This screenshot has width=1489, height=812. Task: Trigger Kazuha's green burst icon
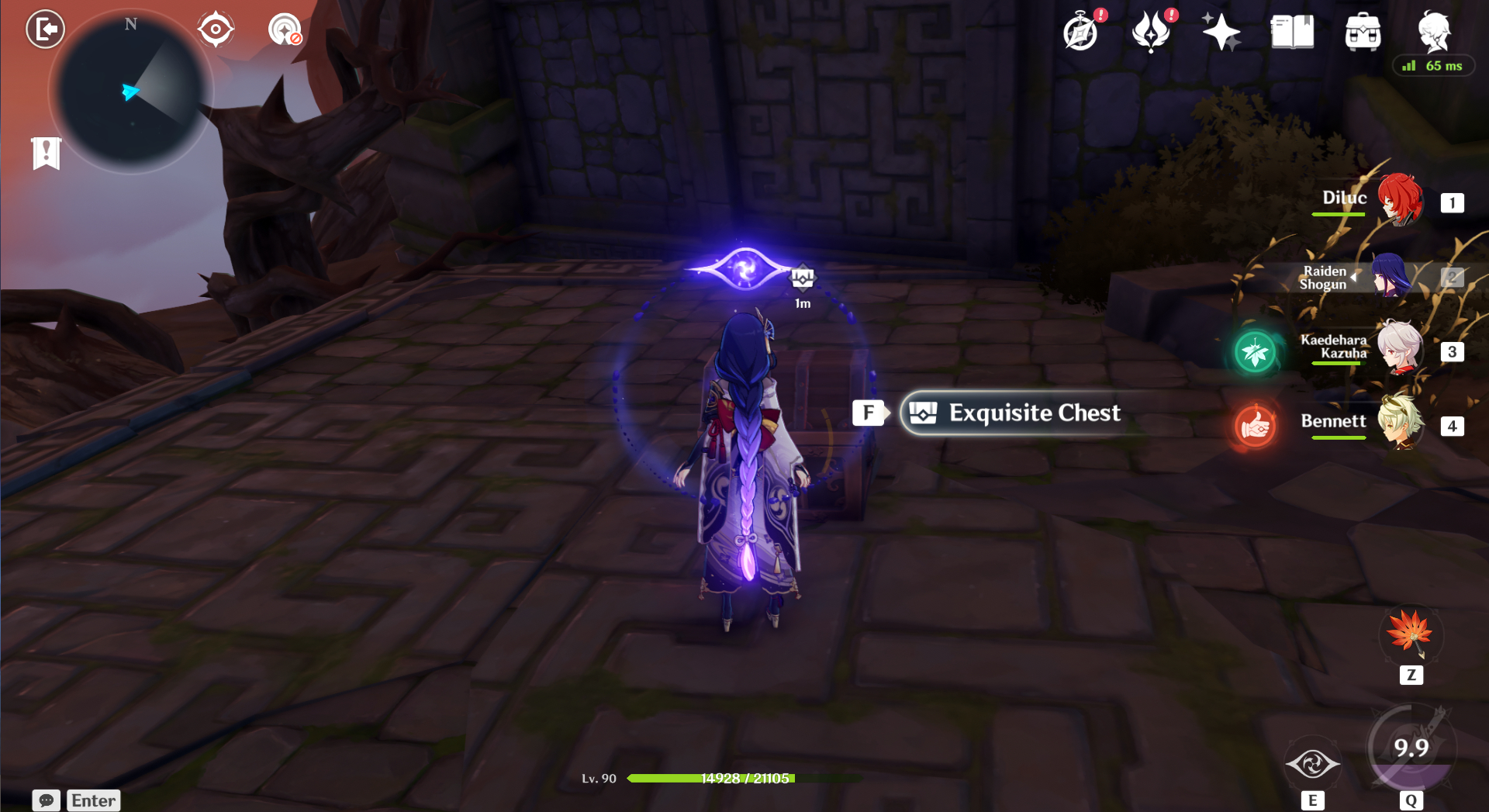coord(1255,352)
